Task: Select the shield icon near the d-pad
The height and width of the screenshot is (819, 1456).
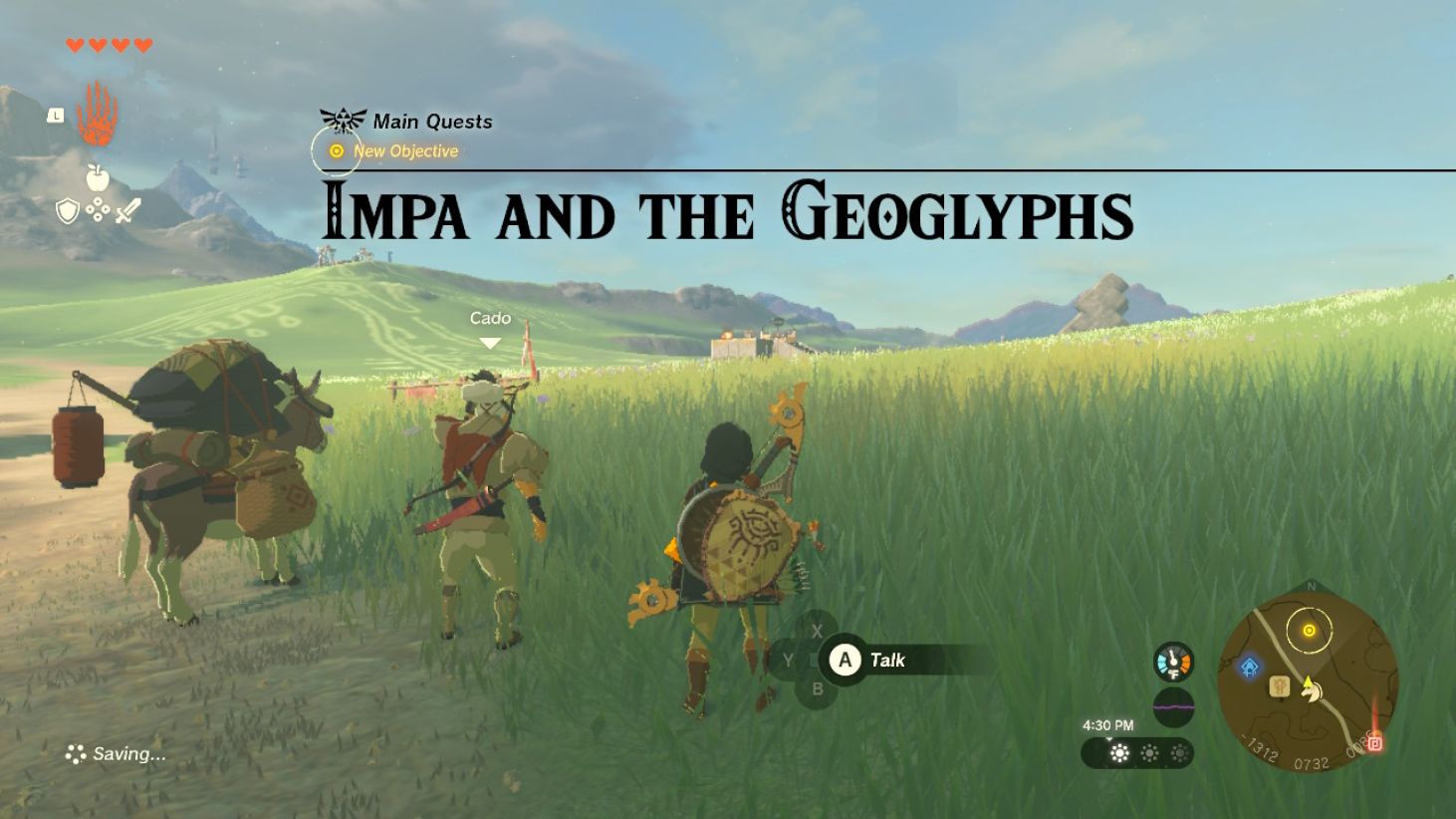Action: pyautogui.click(x=67, y=211)
